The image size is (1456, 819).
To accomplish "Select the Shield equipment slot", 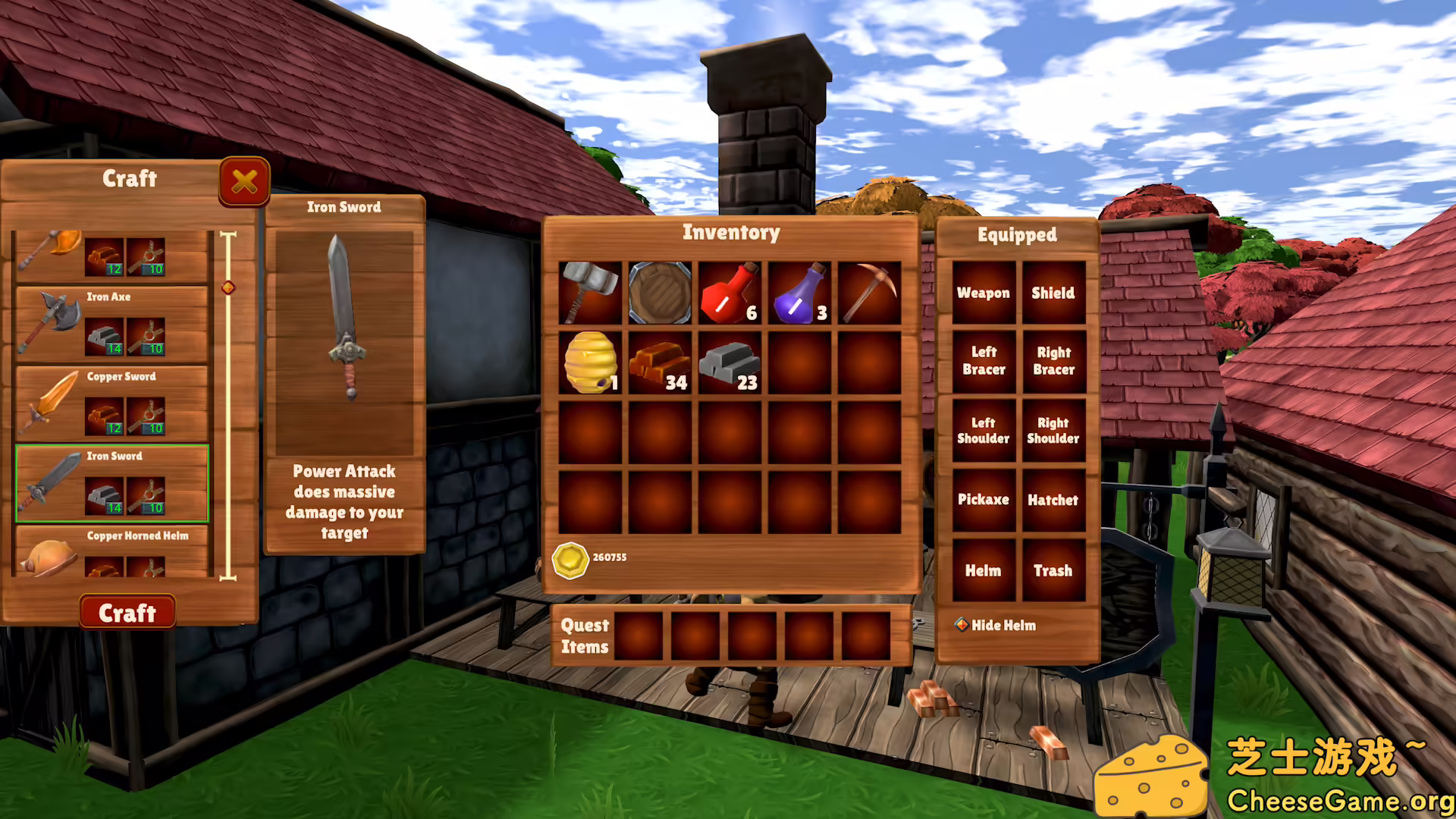I will click(x=1053, y=293).
